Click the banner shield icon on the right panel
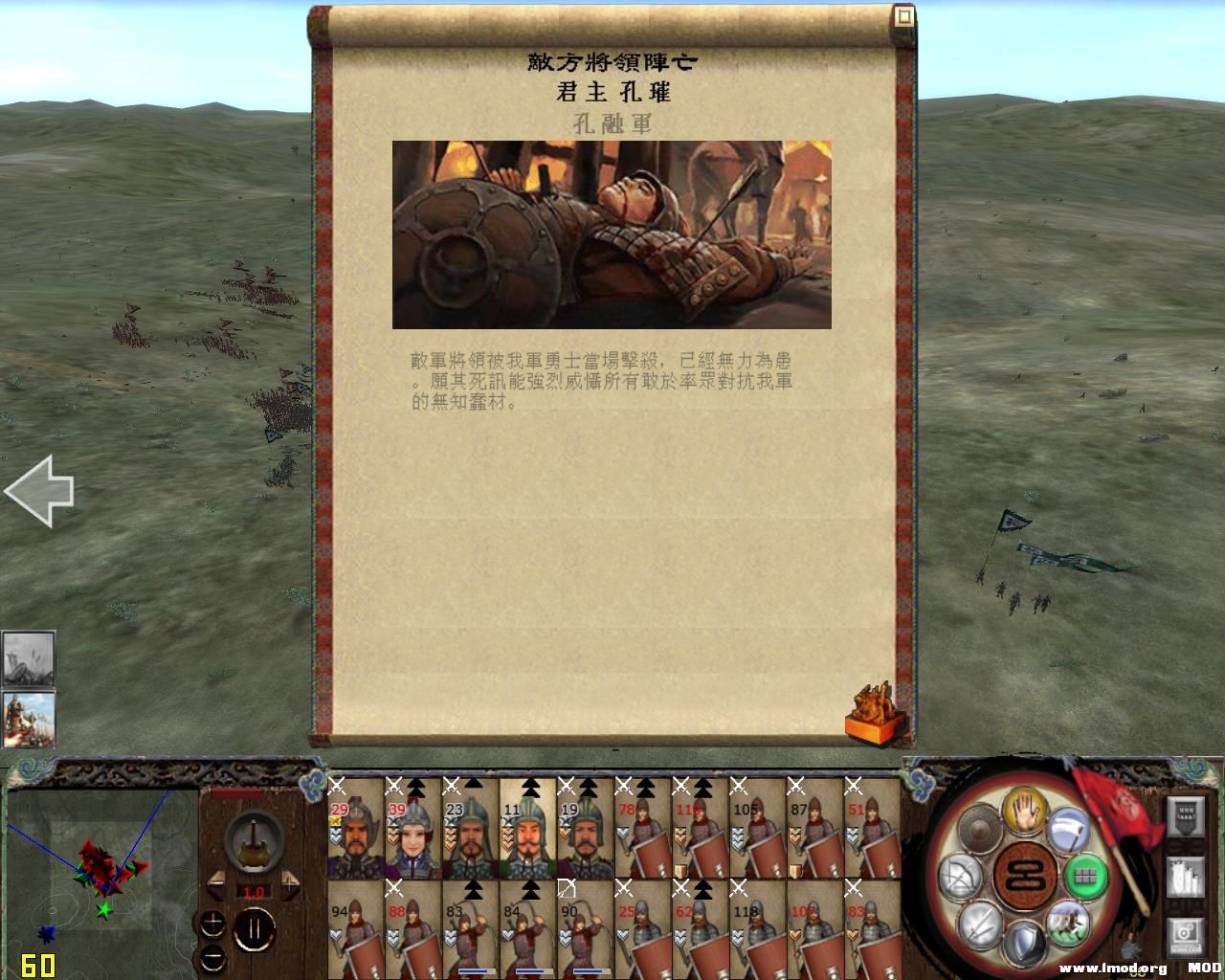Screen dimensions: 1225x980 point(1185,815)
